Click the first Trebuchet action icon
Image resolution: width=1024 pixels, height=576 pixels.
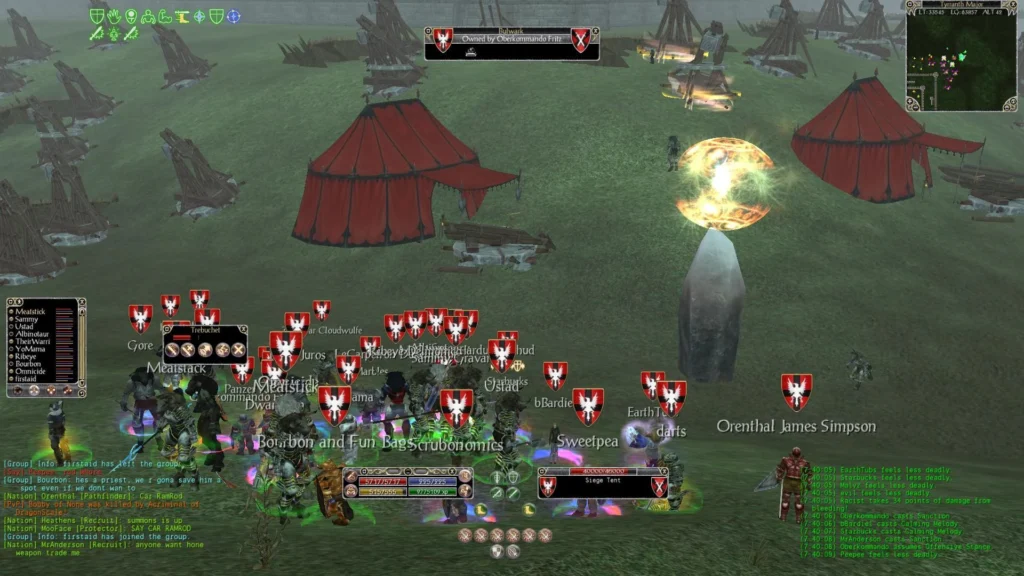point(173,349)
